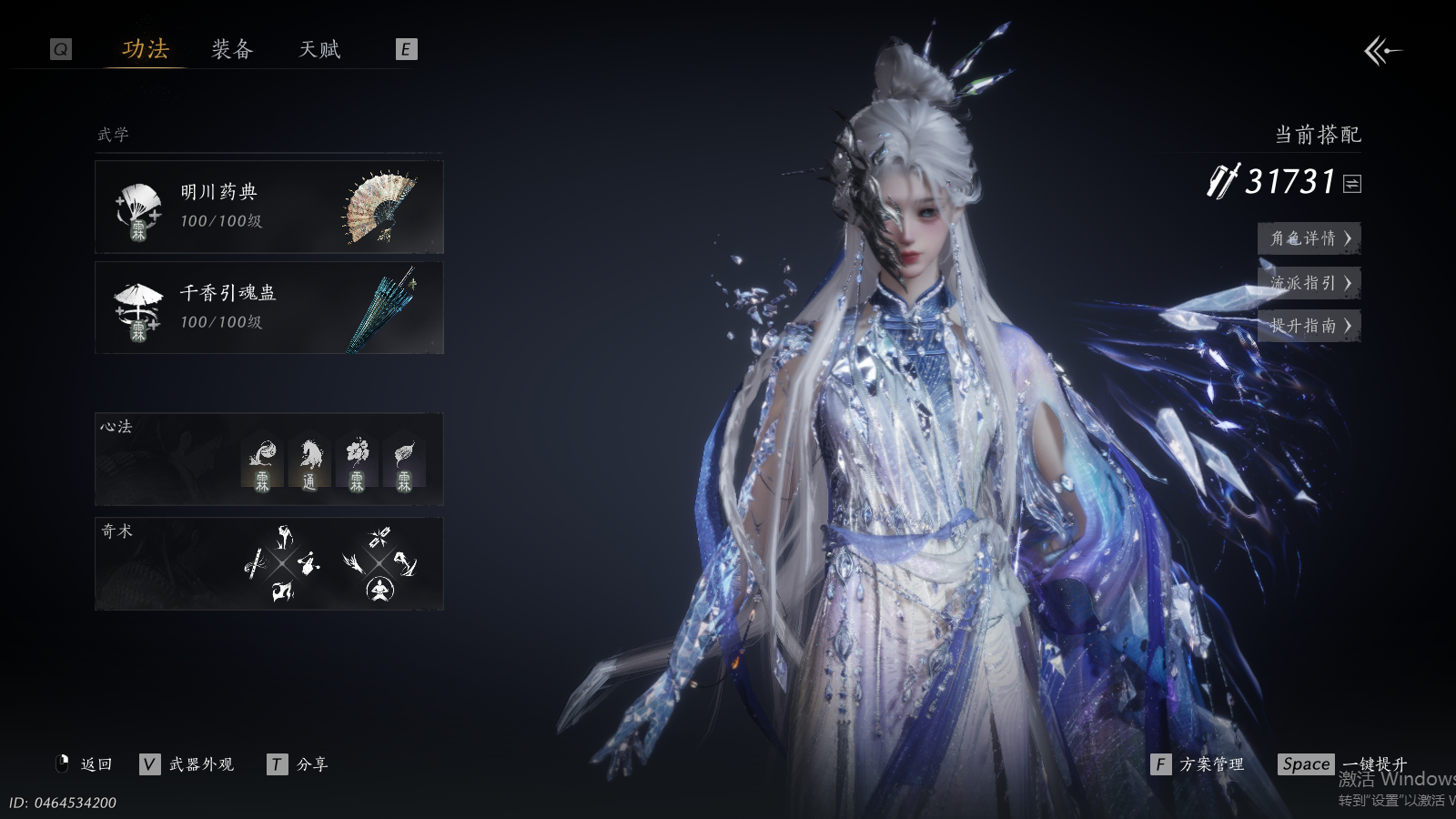The image size is (1456, 819).
Task: Open the 奇术 panel
Action: click(269, 564)
